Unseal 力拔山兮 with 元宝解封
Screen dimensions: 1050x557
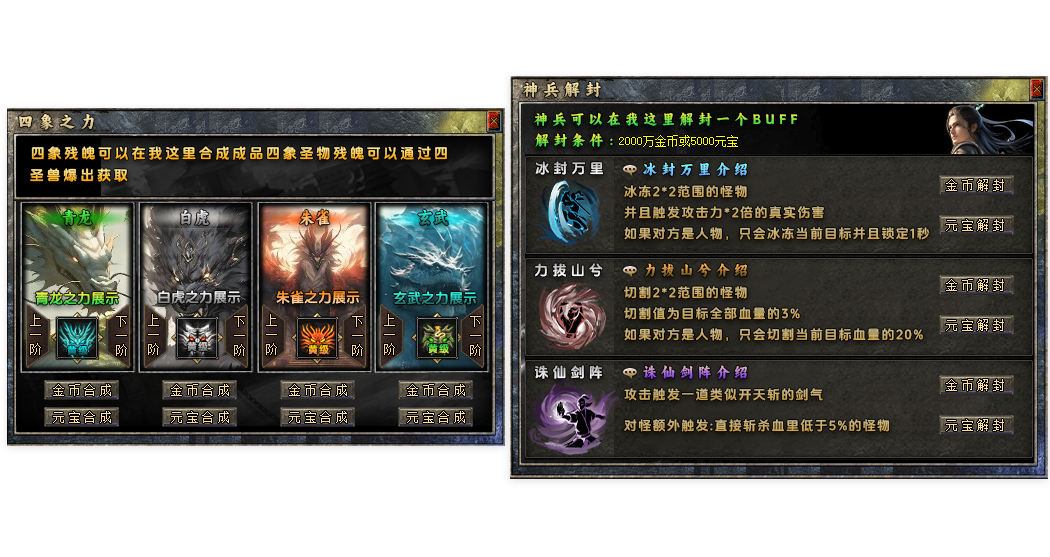[976, 325]
